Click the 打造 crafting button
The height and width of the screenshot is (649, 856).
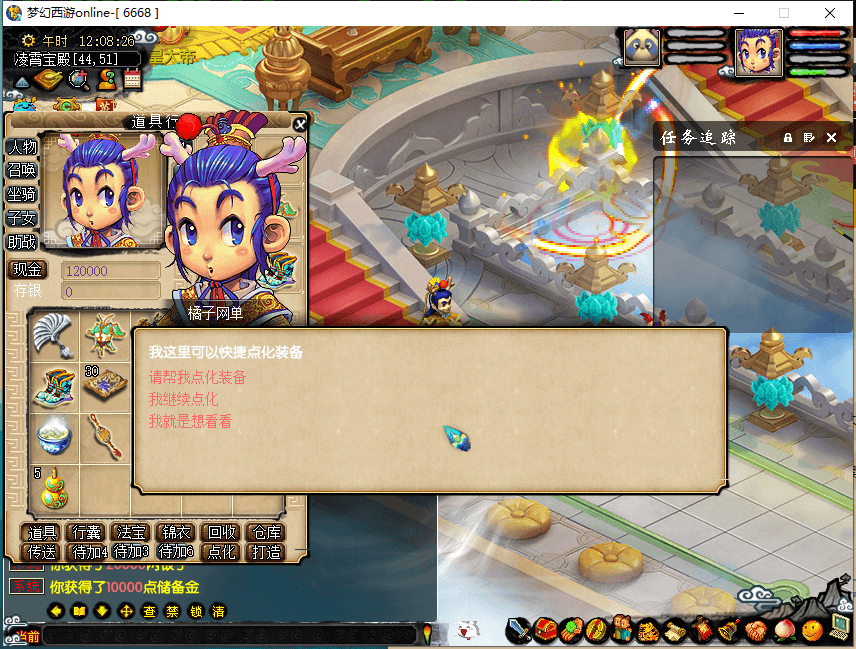point(264,551)
